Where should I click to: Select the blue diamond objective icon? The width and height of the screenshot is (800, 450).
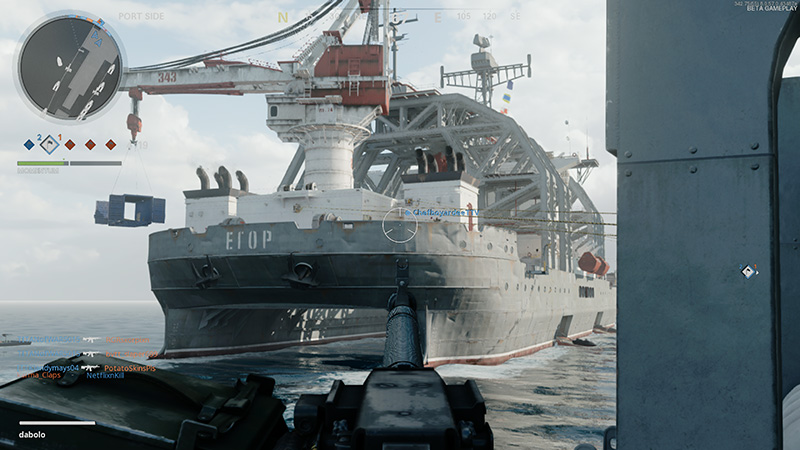[29, 145]
